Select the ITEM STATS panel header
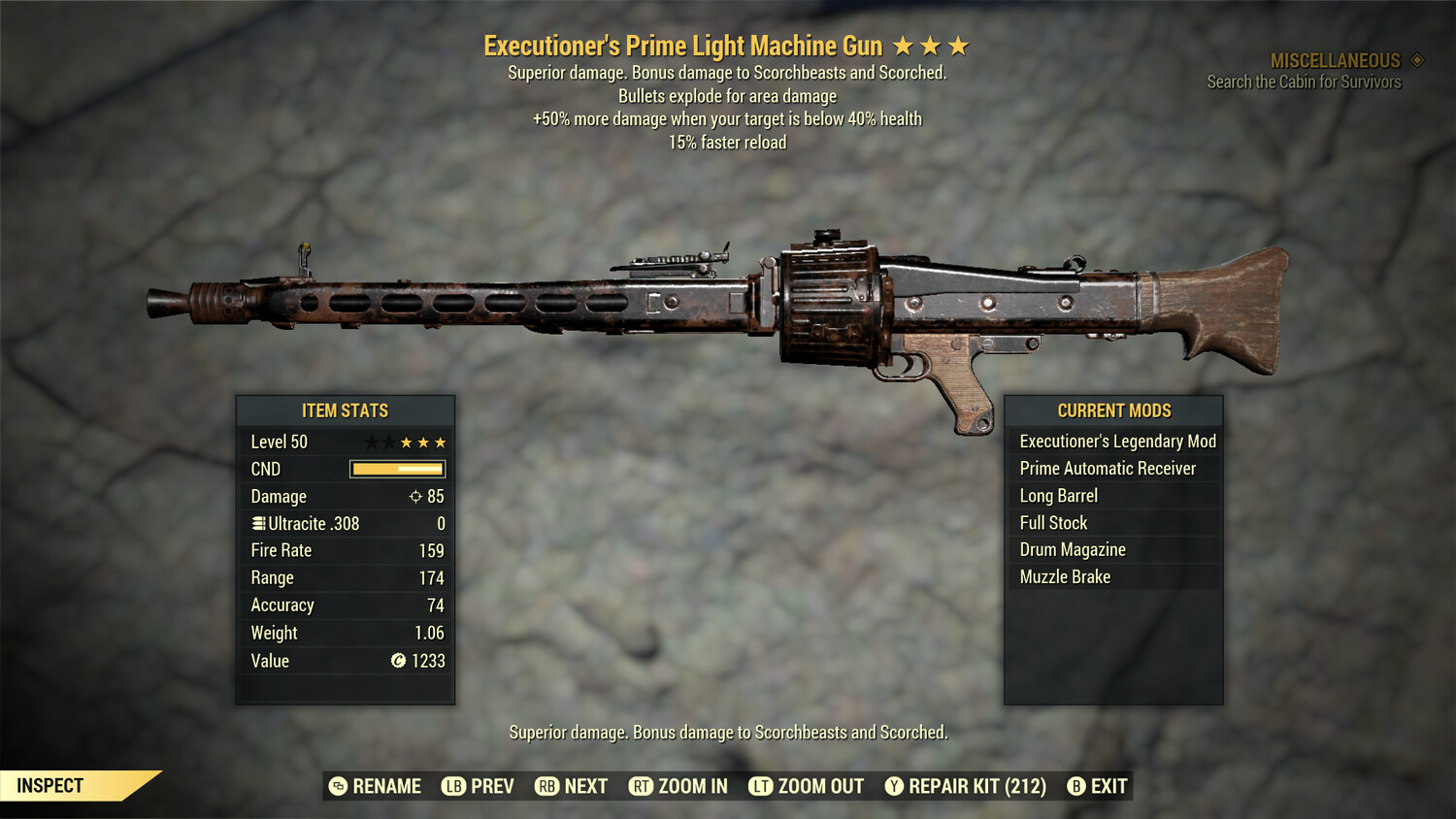Screen dimensions: 1456x819 [346, 410]
